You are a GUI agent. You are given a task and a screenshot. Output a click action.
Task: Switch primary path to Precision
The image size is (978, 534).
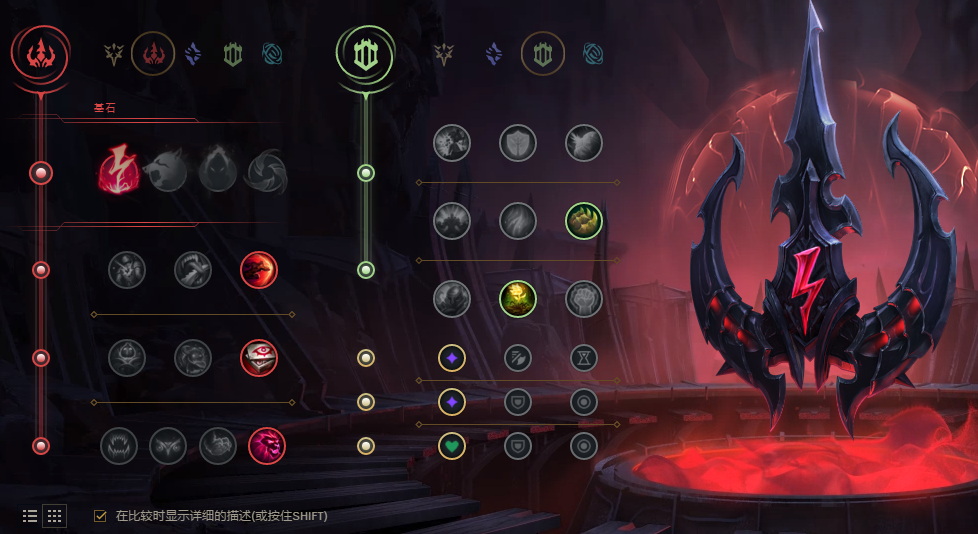[113, 54]
